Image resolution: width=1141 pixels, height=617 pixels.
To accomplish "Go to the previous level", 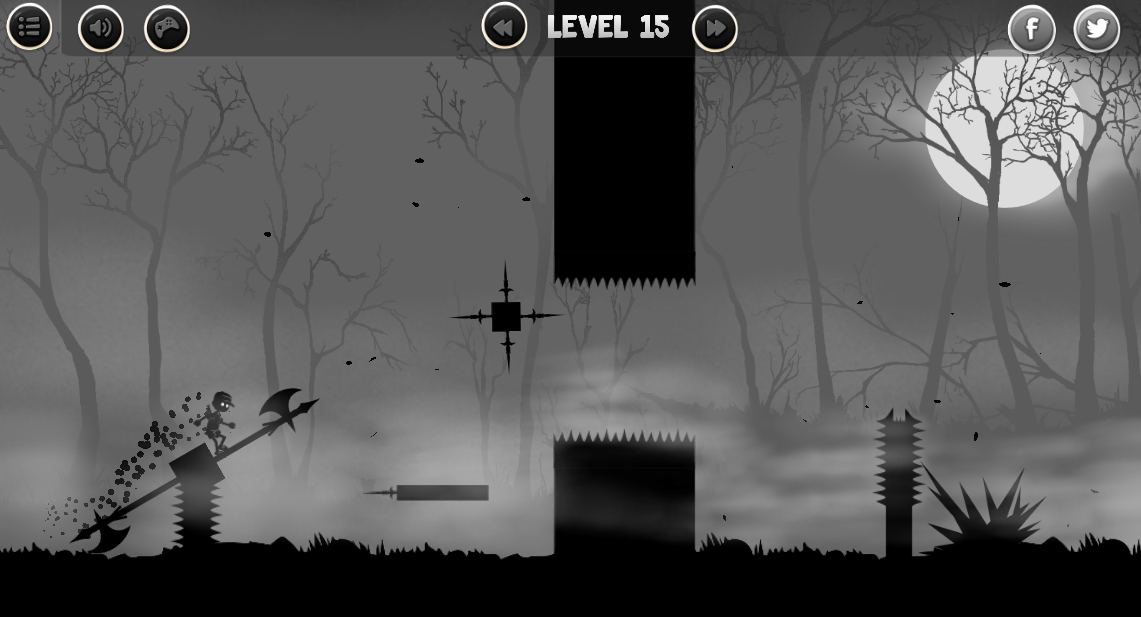I will (504, 27).
